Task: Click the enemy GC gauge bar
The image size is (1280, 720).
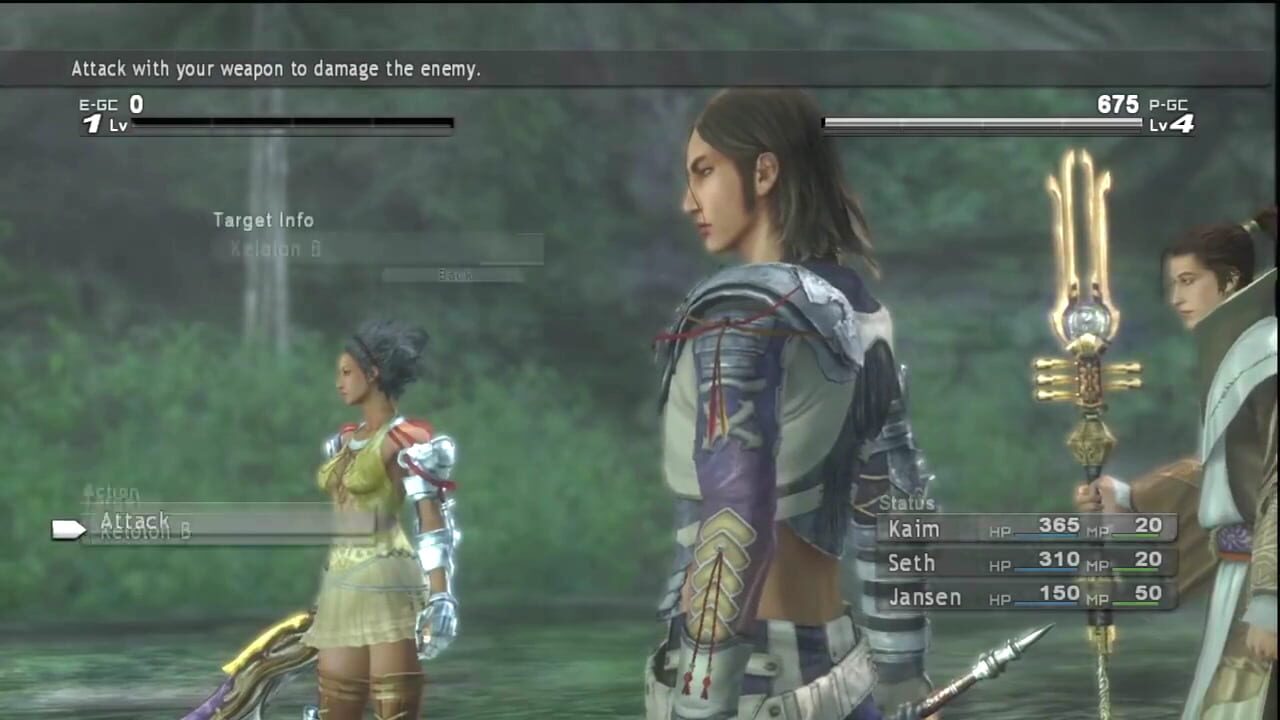Action: point(295,124)
